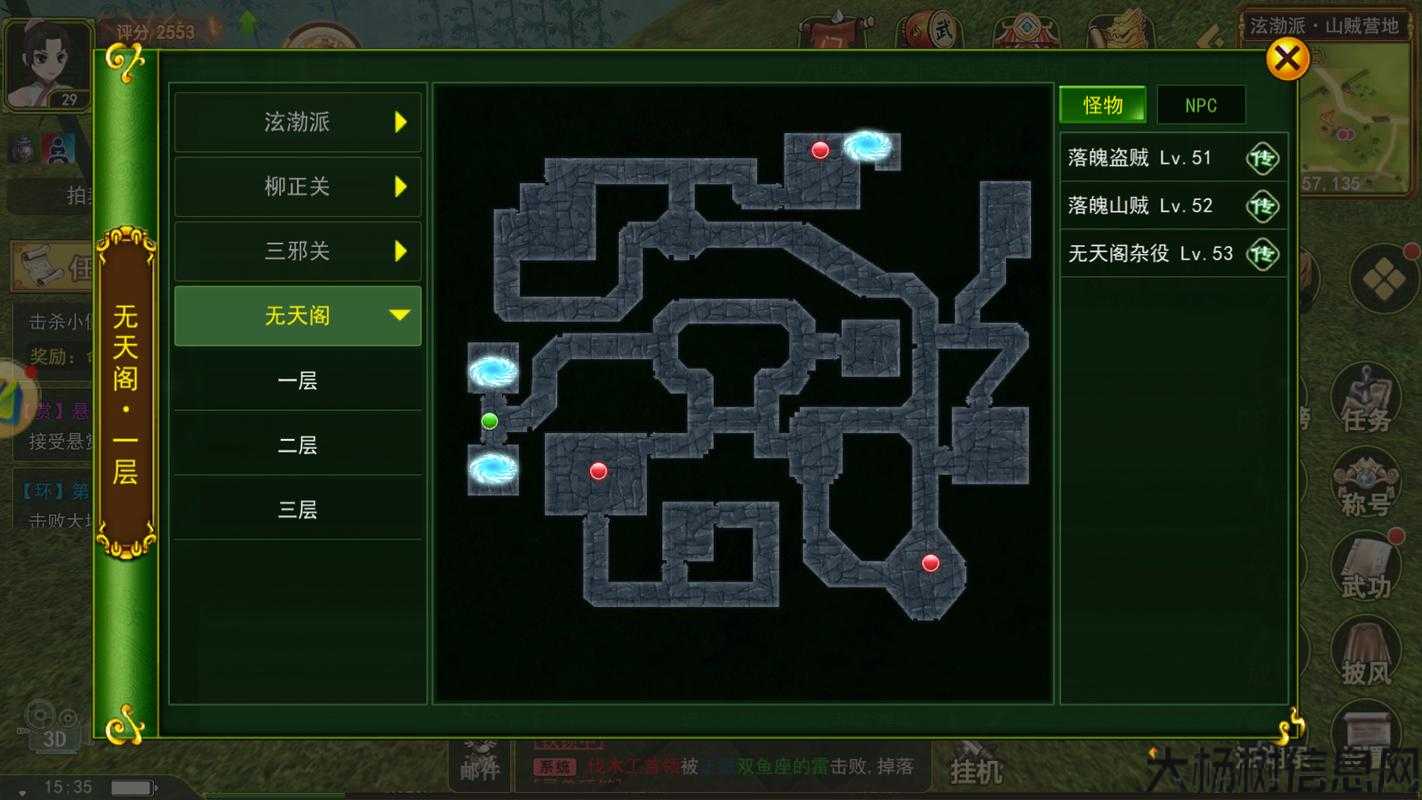Click the 传 teleport icon beside 无天阁杂役
Viewport: 1422px width, 800px height.
click(1263, 254)
